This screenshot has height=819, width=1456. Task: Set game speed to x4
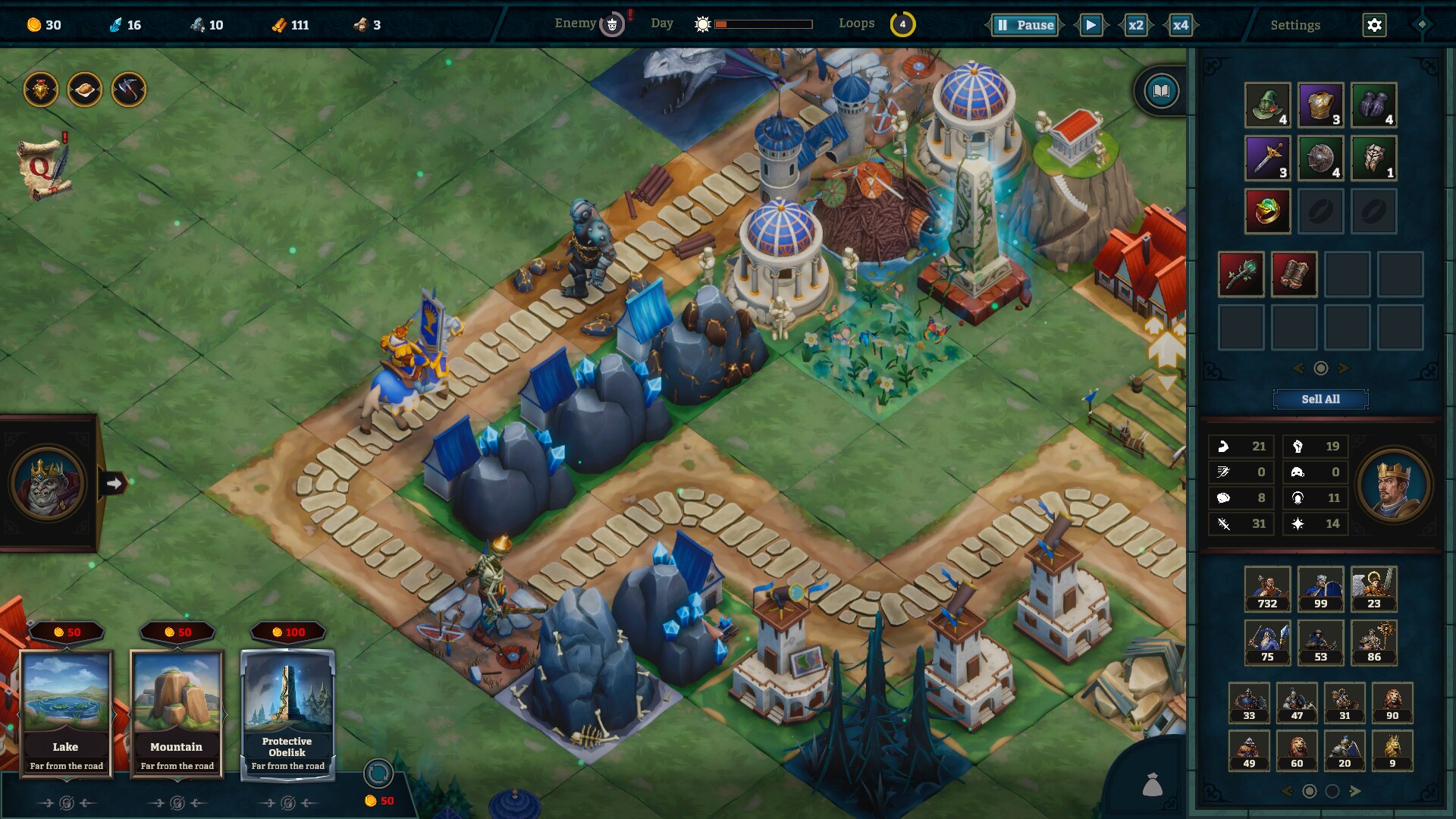pyautogui.click(x=1180, y=25)
